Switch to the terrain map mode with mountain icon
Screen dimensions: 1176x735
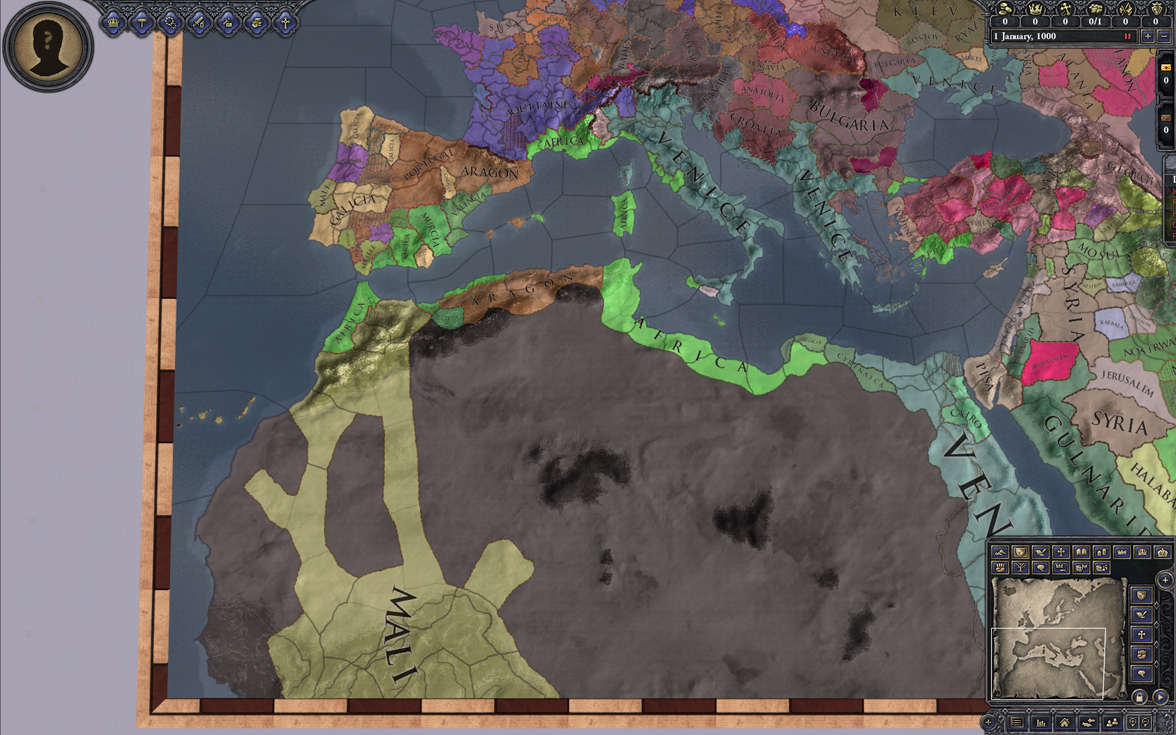1000,552
